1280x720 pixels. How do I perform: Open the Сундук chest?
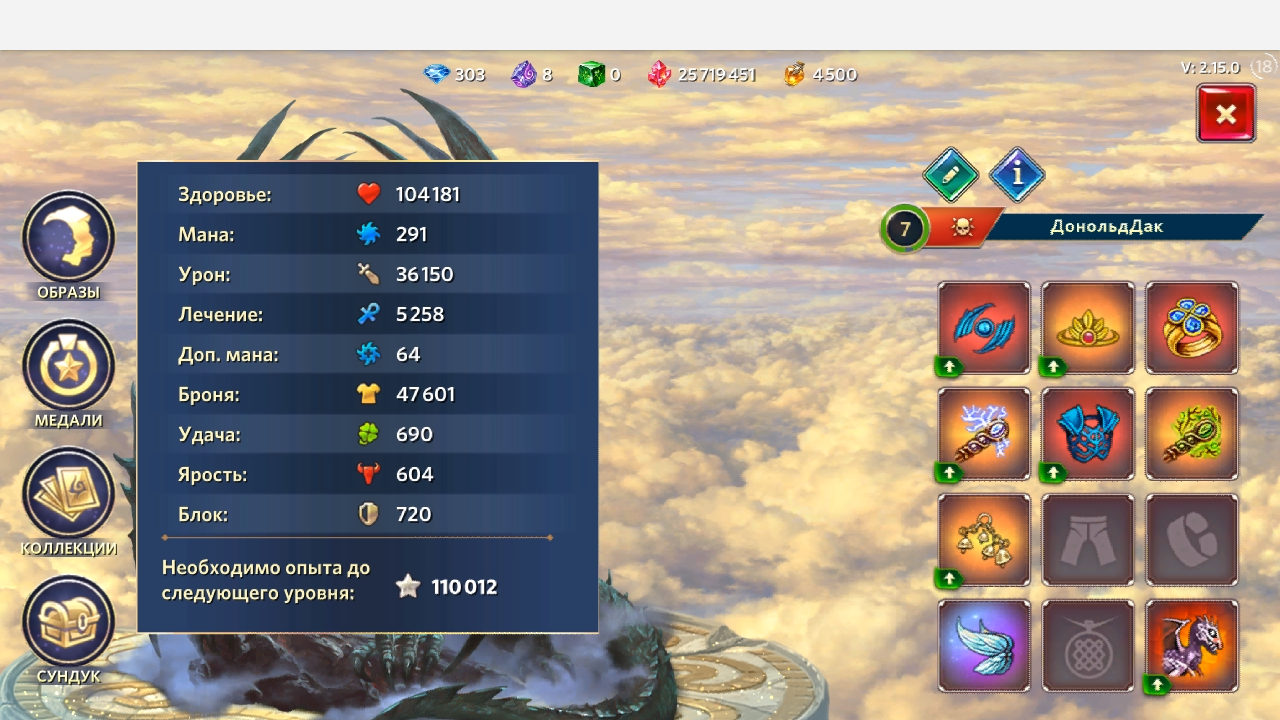click(69, 622)
